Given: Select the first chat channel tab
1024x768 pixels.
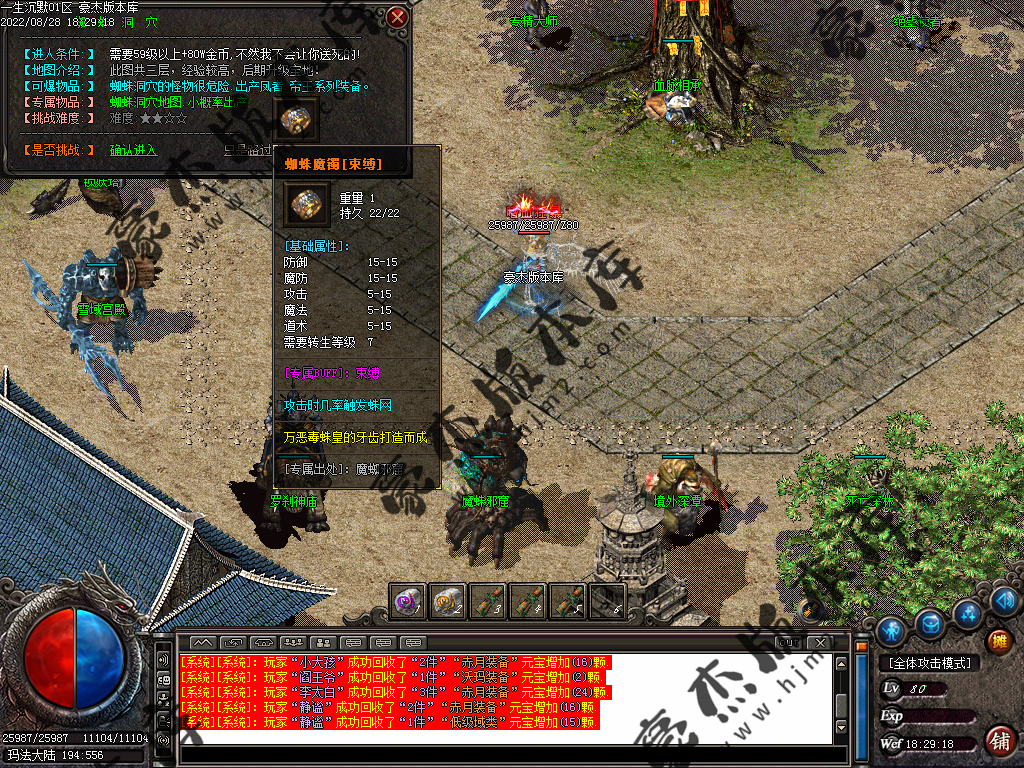Looking at the screenshot, I should click(x=203, y=642).
